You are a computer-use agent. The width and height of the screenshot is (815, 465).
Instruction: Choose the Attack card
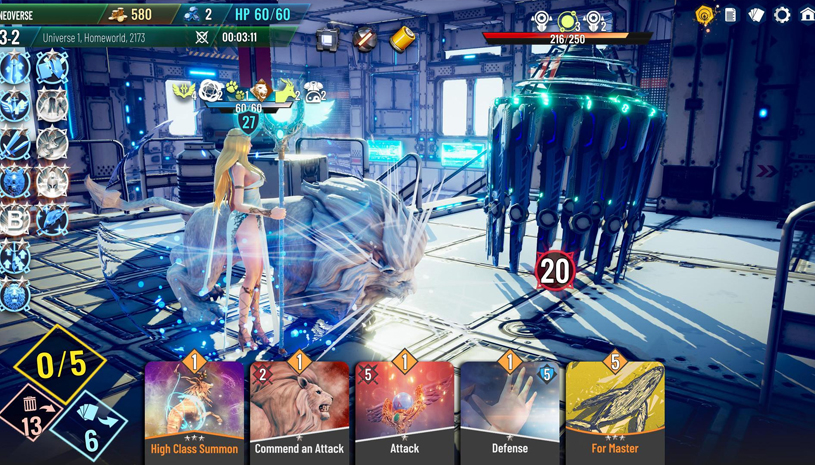(404, 412)
